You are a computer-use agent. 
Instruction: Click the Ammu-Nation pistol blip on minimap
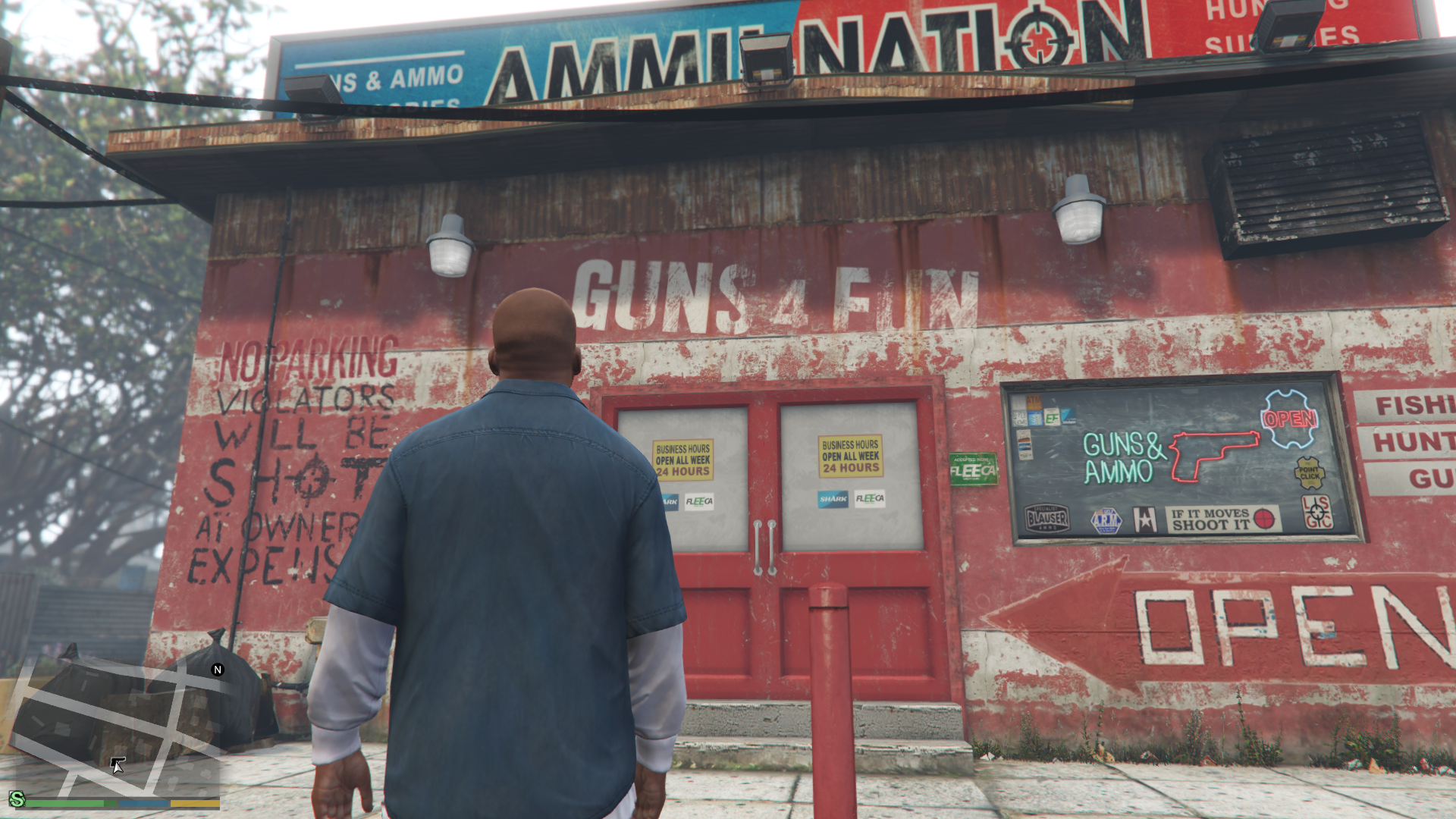118,760
